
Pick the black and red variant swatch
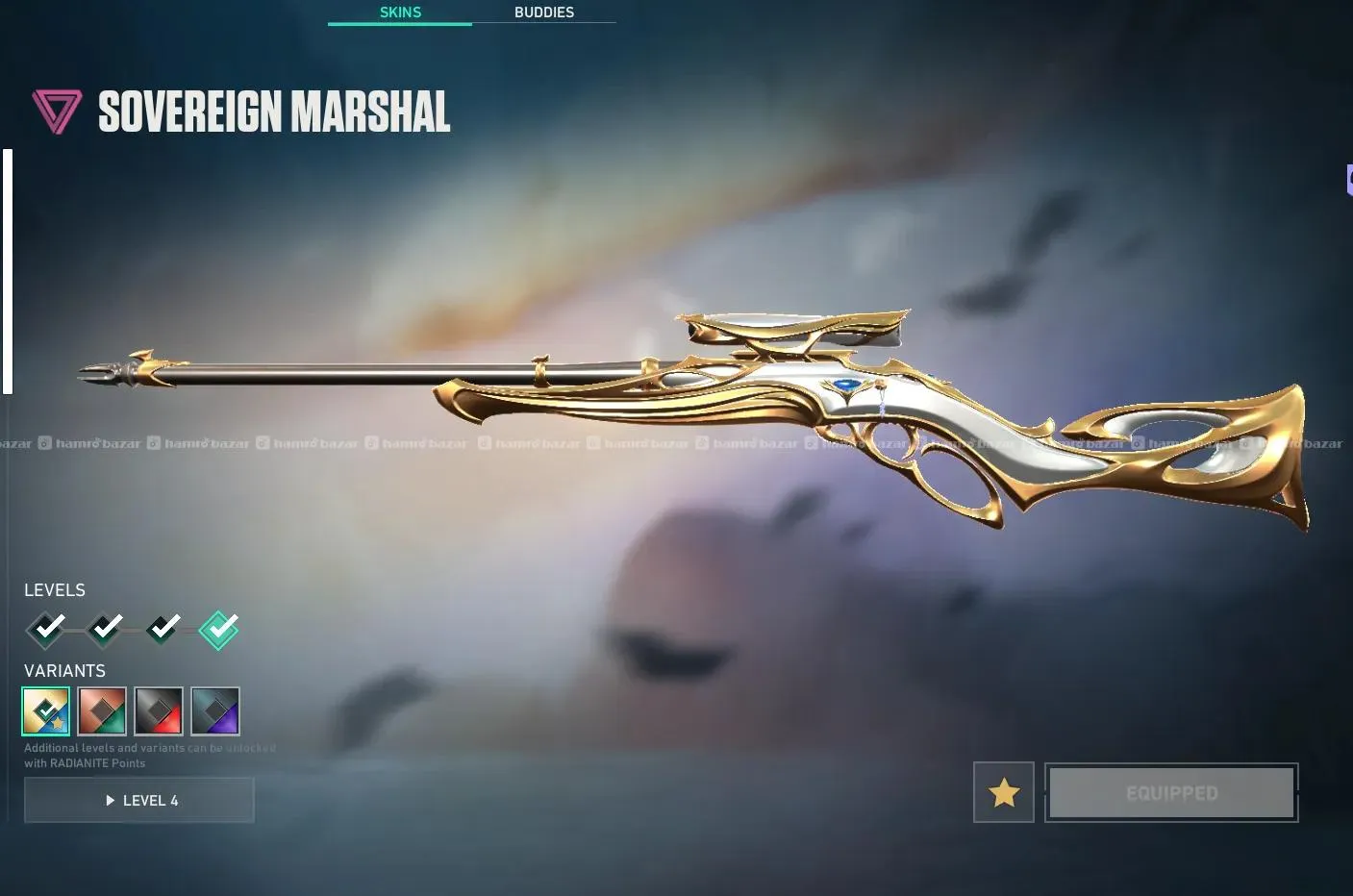point(159,711)
